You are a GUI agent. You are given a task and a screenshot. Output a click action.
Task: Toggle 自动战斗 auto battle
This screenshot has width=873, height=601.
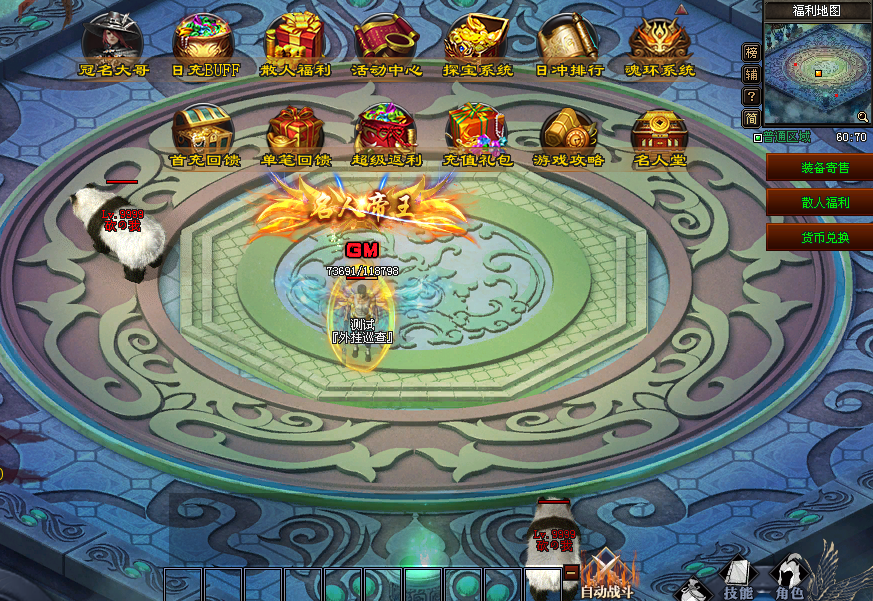pos(606,577)
